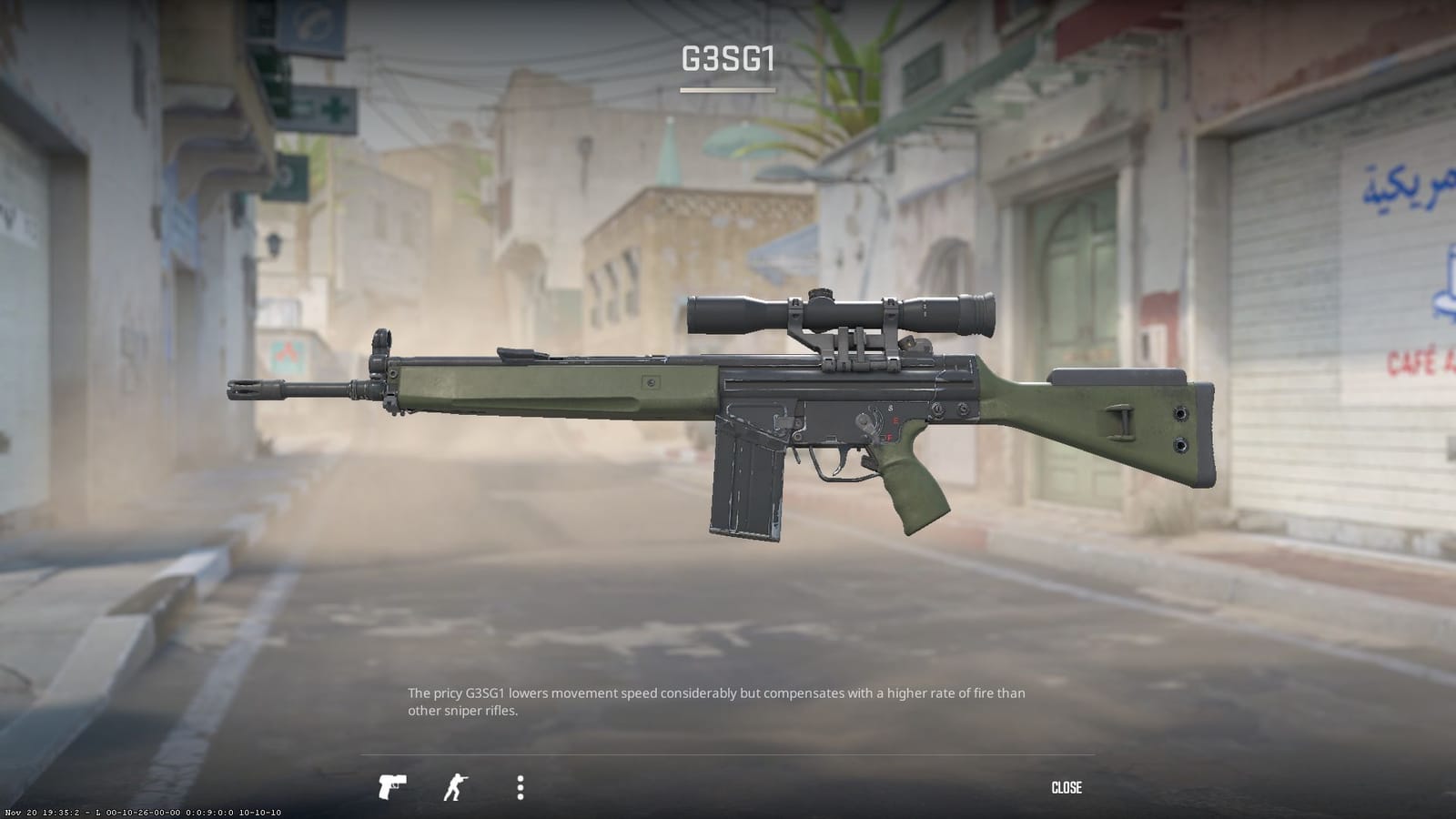Click the G3SG1 weapon description text

point(717,701)
